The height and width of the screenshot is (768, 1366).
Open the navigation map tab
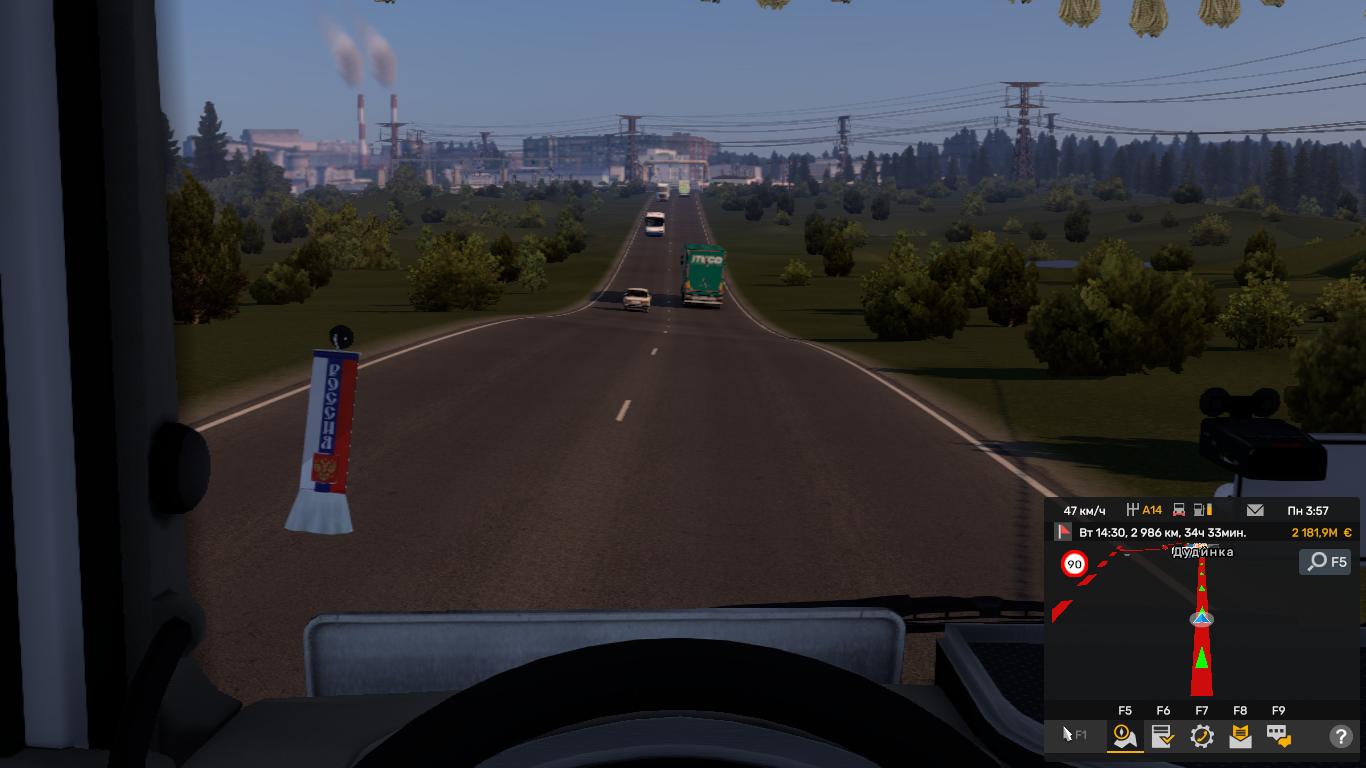(x=1125, y=737)
